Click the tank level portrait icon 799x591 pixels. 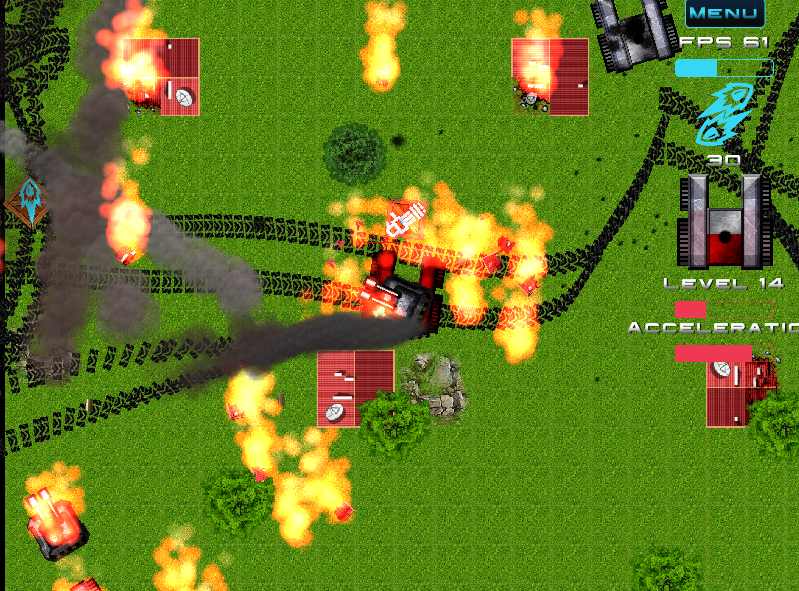[724, 221]
